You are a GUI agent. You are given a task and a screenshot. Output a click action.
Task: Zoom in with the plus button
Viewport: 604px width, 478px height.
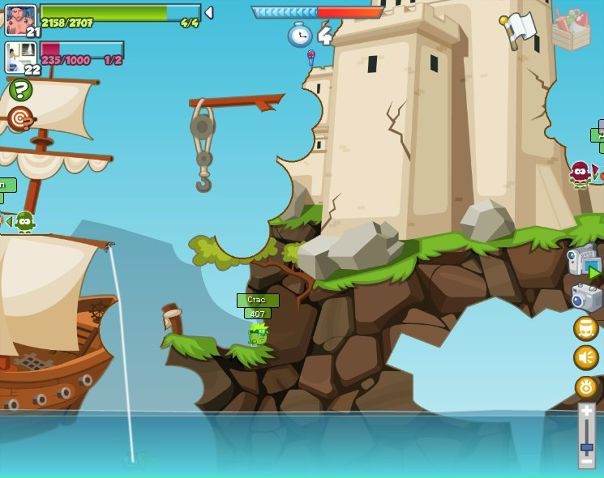pos(586,411)
